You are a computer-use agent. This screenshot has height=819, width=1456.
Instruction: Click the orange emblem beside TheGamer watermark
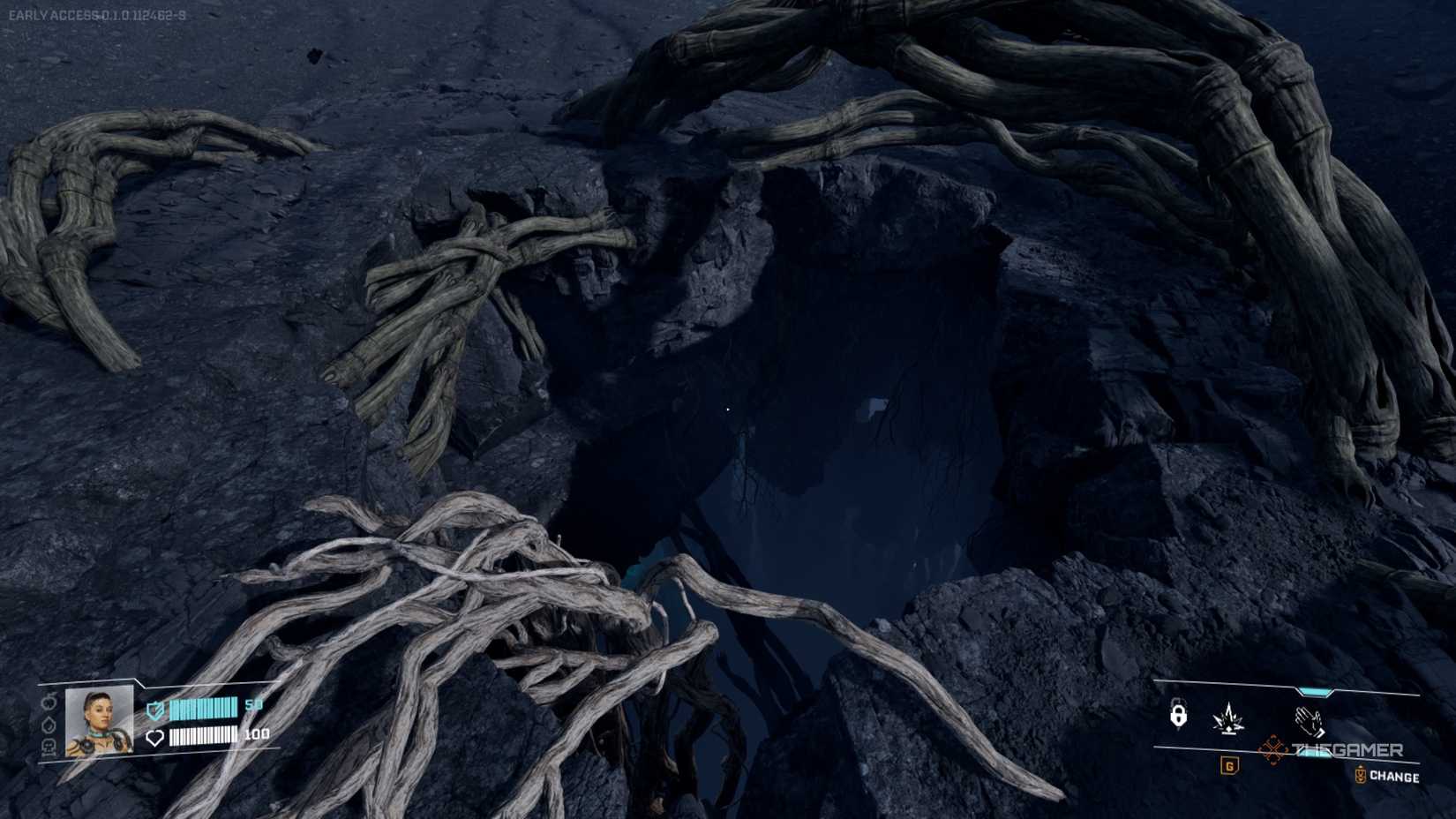pos(1272,748)
